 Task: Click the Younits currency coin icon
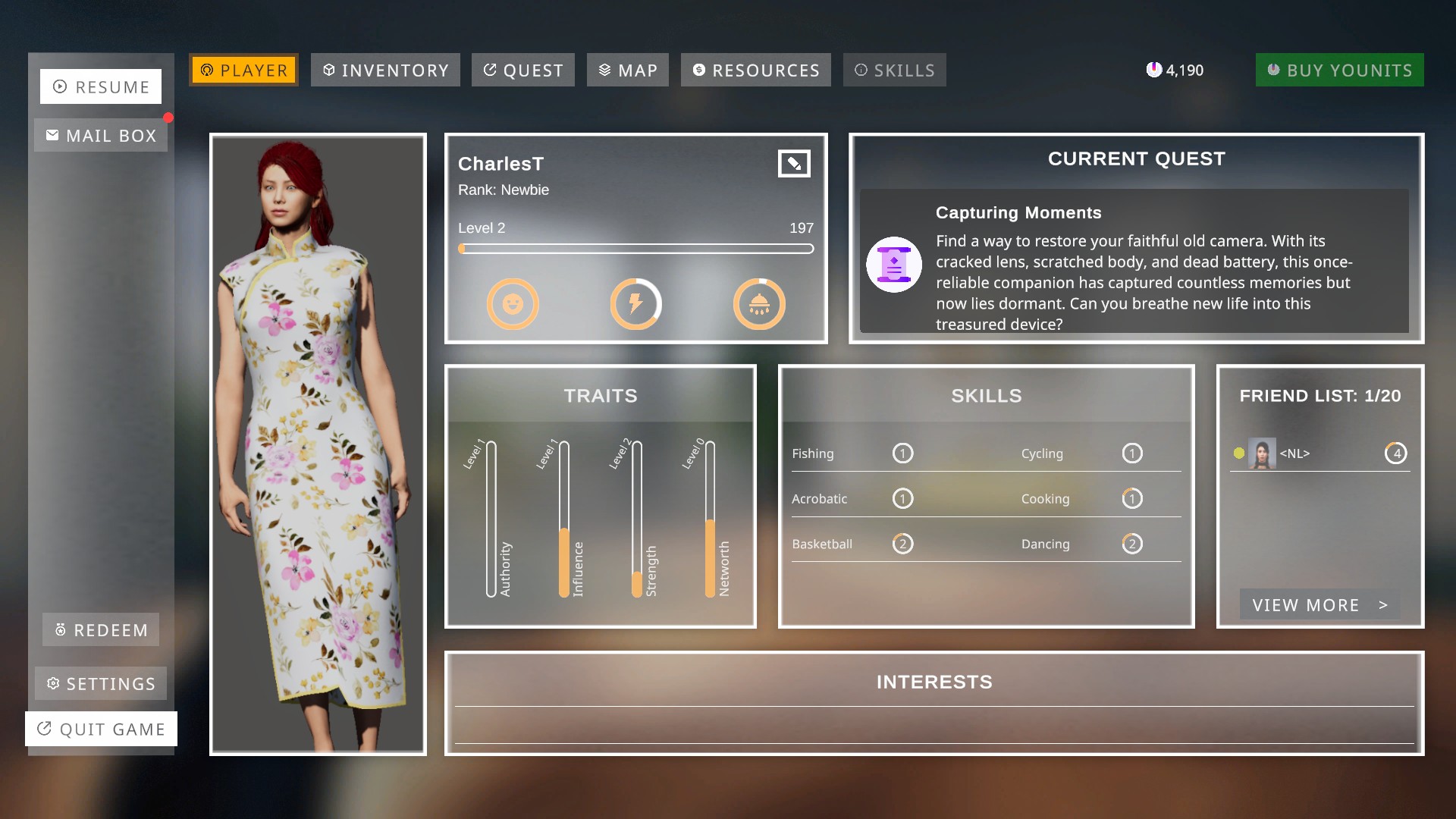coord(1154,69)
